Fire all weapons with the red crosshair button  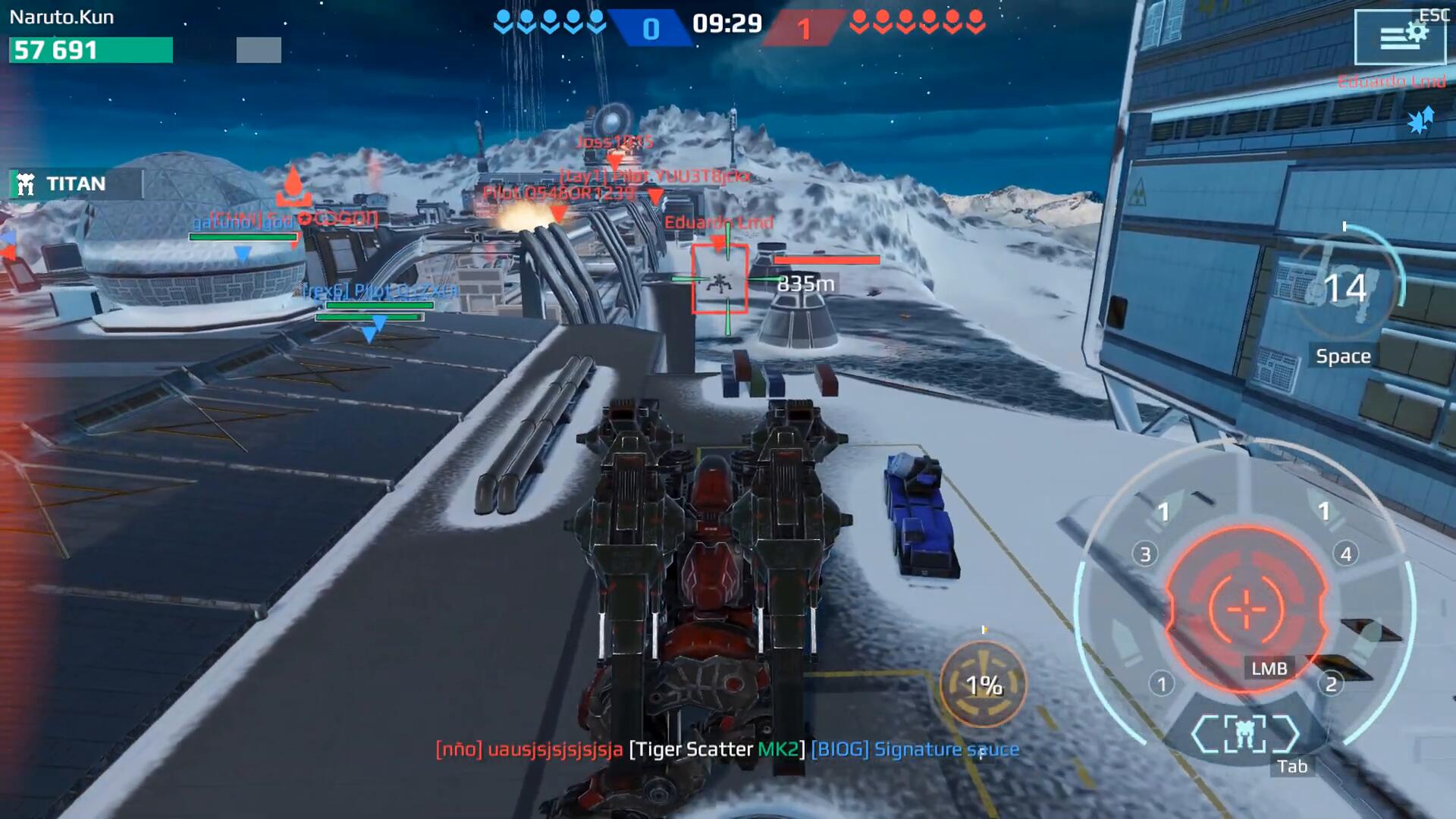pos(1246,608)
